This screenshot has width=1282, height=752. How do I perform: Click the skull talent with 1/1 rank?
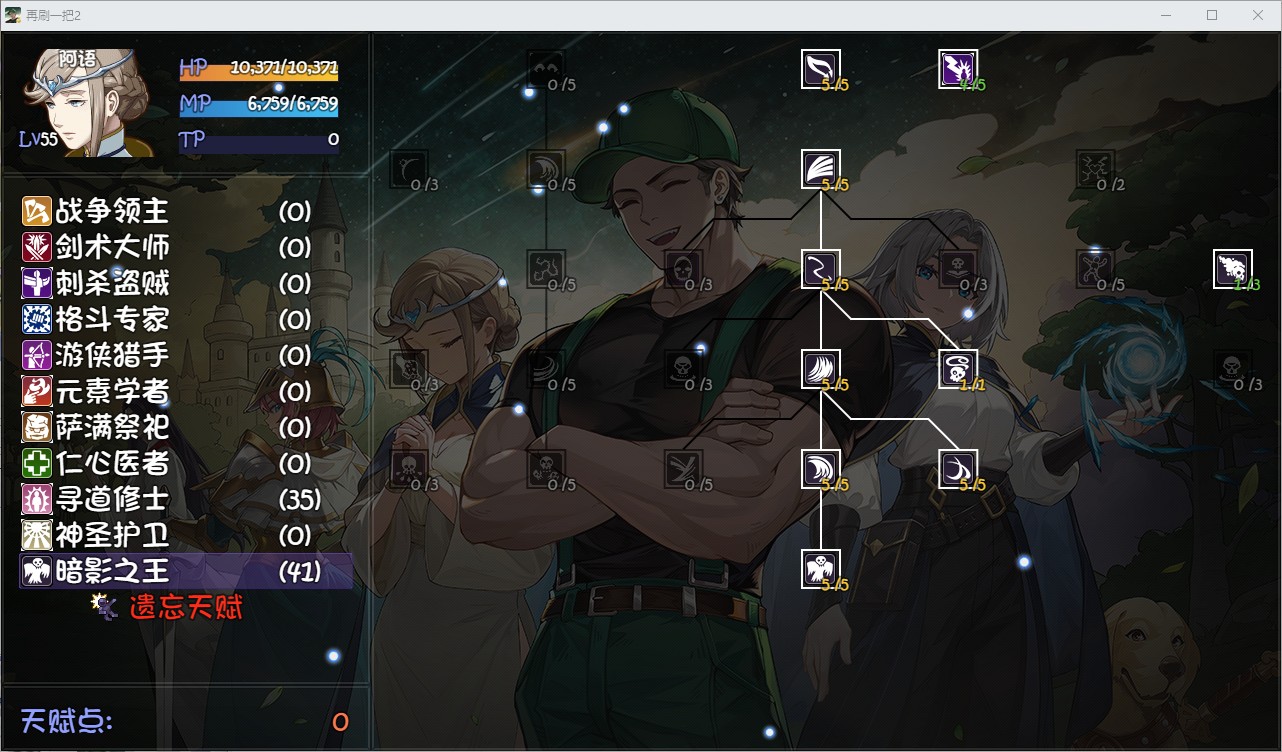(x=958, y=369)
